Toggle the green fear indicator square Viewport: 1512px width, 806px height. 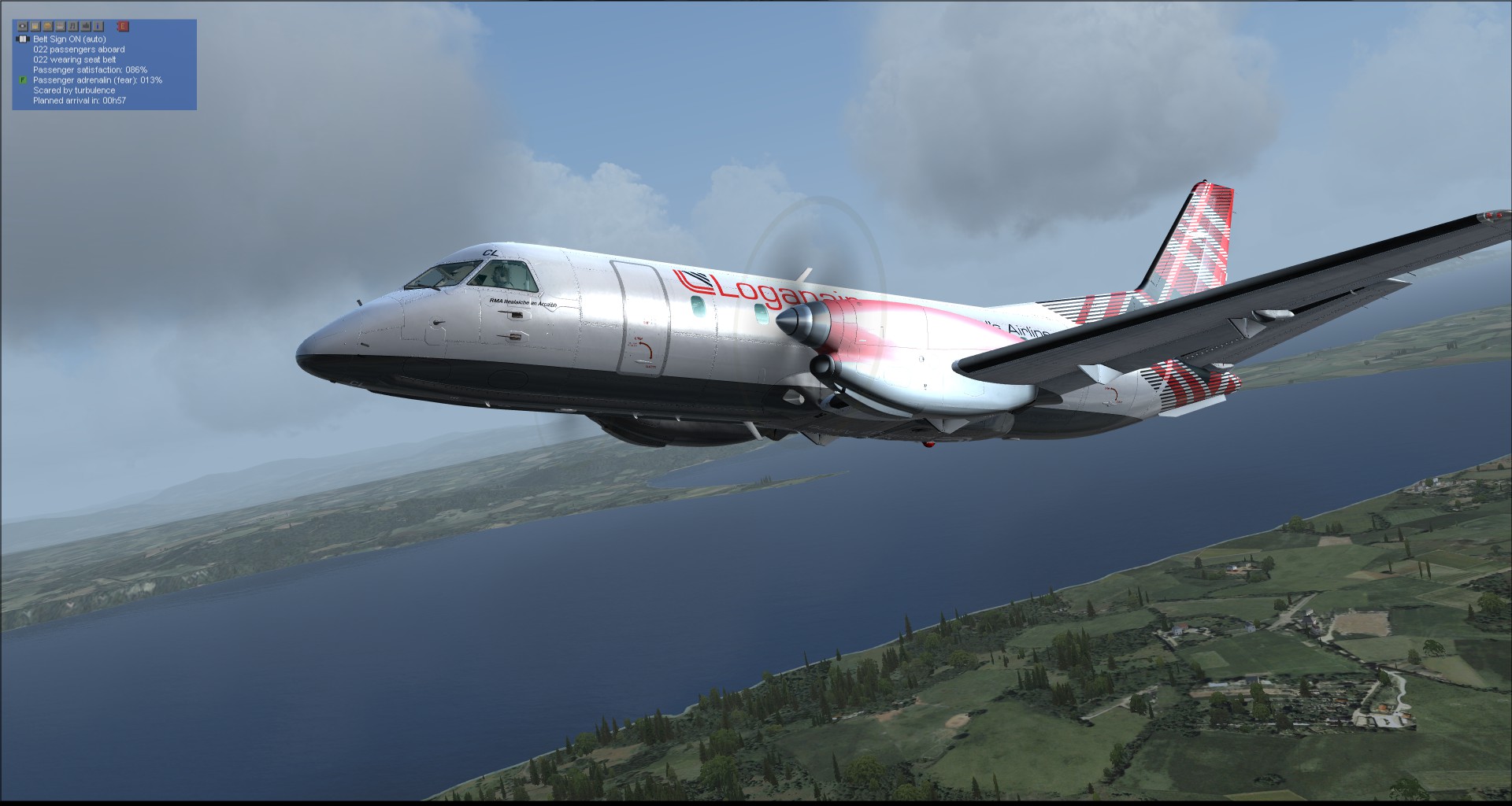click(x=21, y=80)
